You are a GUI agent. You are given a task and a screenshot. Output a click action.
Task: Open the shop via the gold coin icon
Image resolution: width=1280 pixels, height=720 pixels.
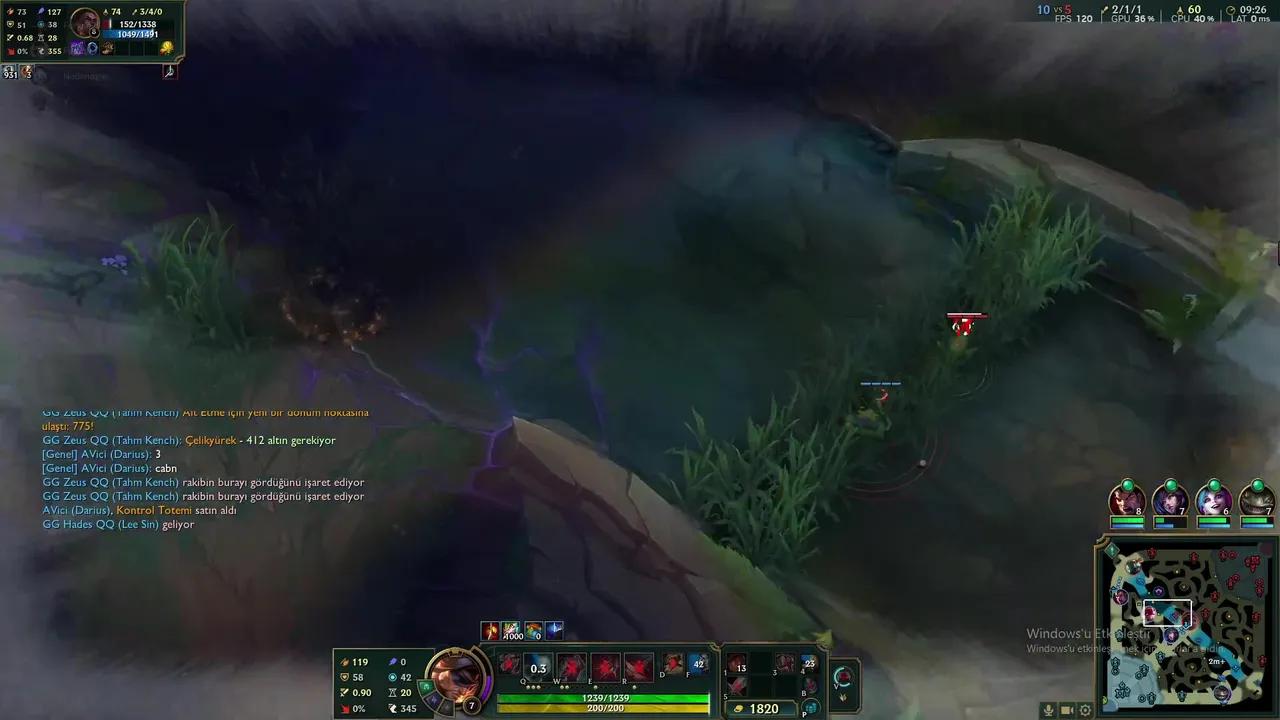(738, 707)
